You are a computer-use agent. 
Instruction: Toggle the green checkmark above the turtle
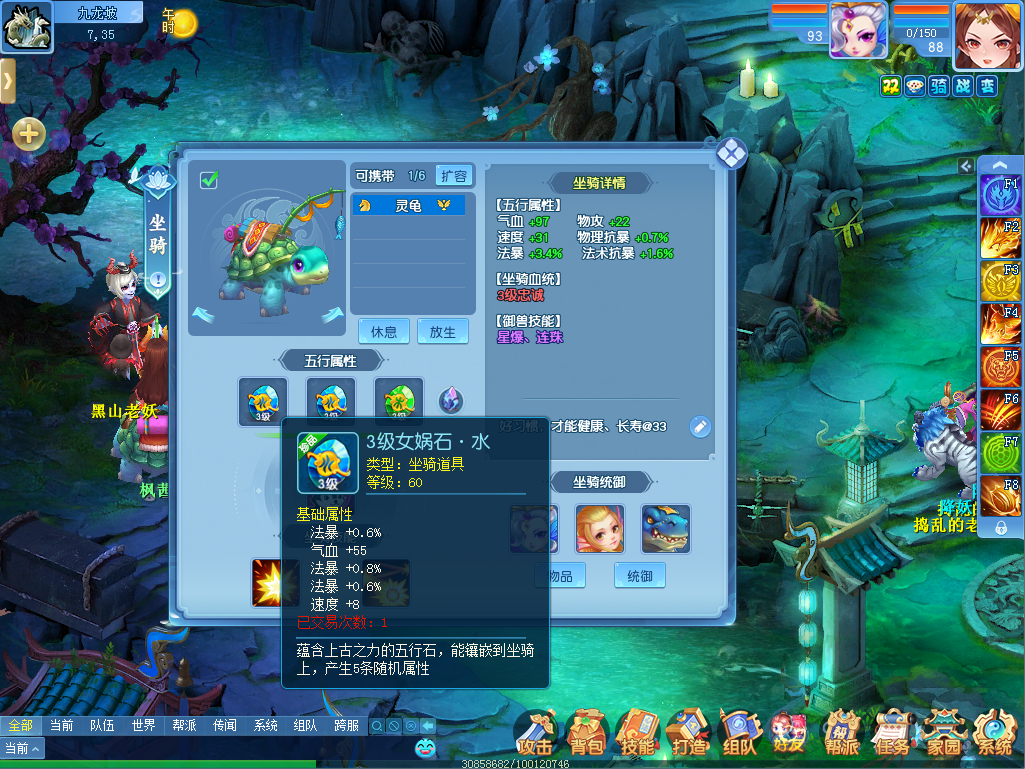click(x=209, y=180)
